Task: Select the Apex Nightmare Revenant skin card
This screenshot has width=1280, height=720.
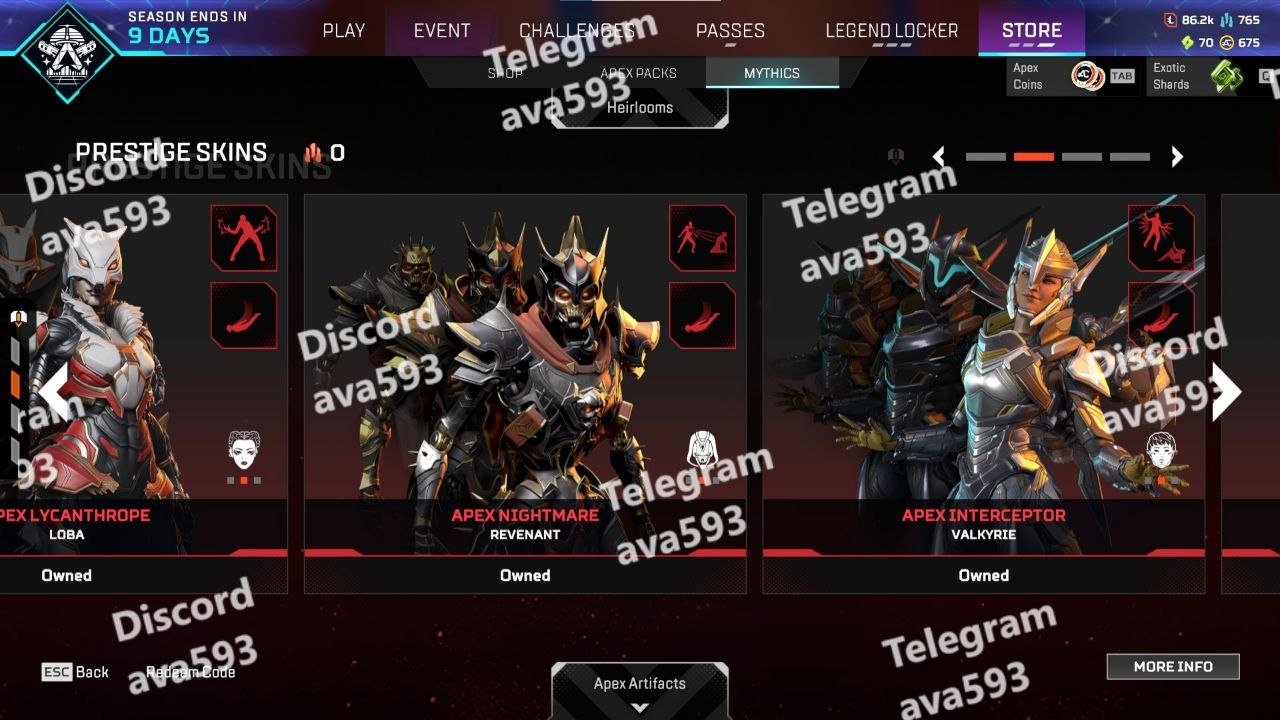Action: [525, 380]
